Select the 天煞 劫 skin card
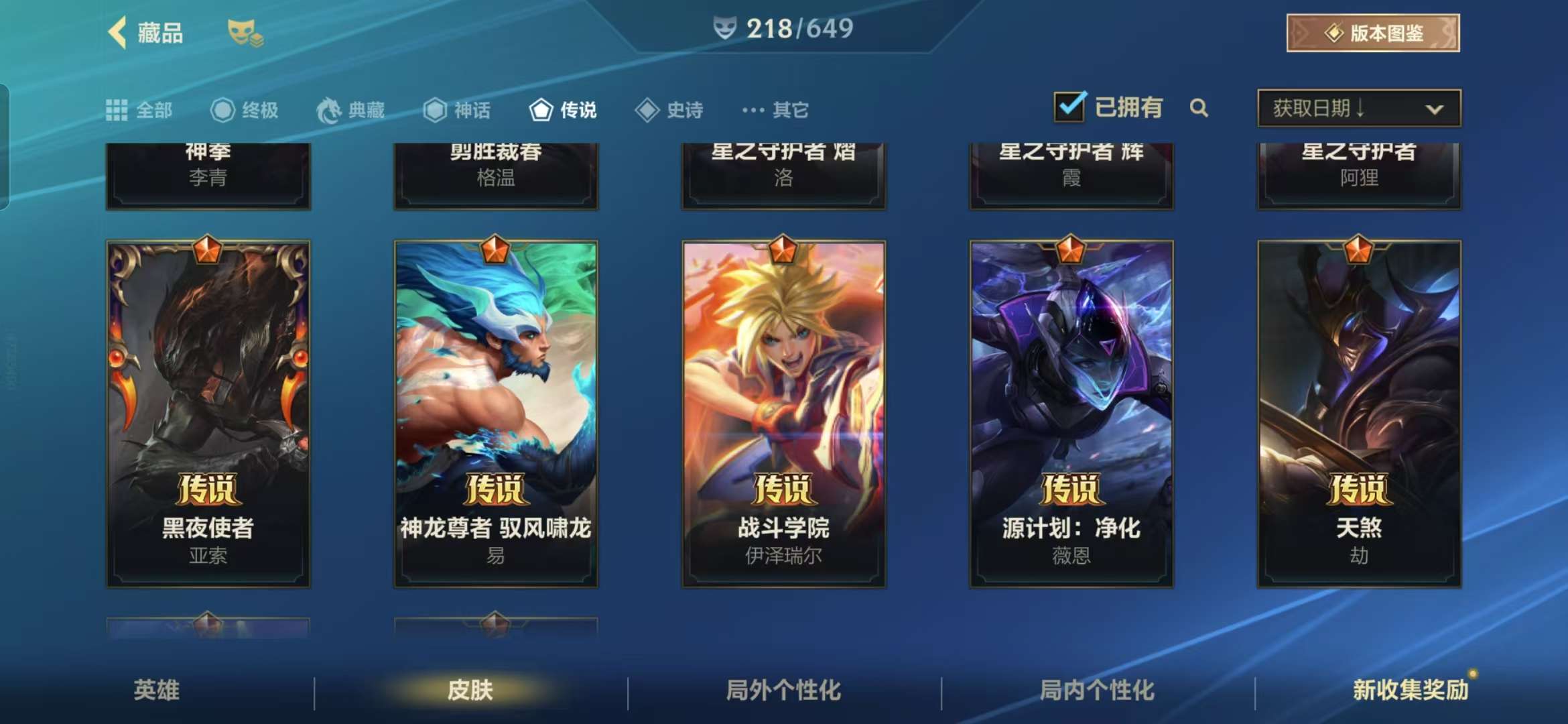The height and width of the screenshot is (724, 1568). (1359, 414)
